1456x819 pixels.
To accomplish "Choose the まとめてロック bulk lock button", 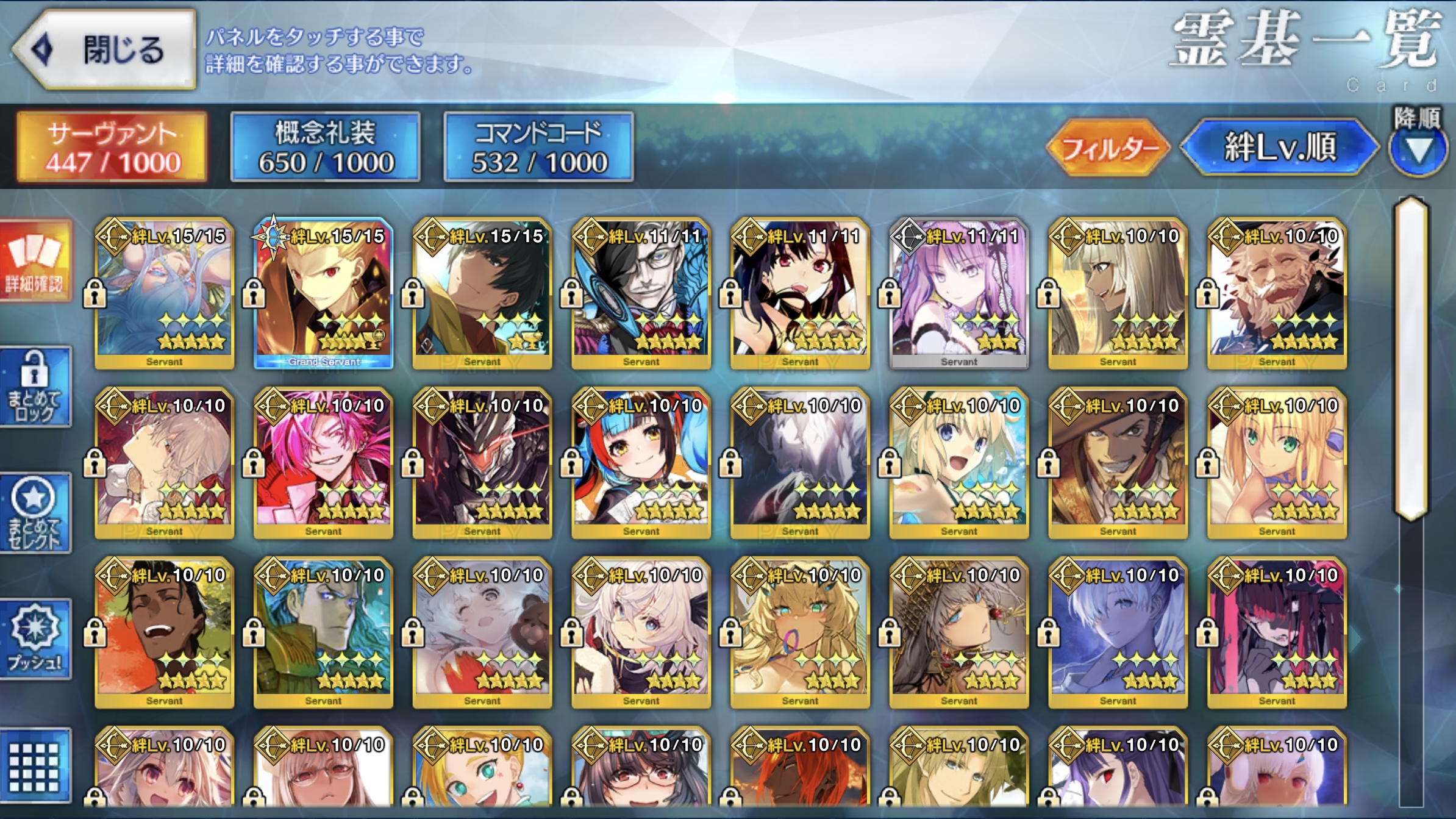I will (x=35, y=387).
